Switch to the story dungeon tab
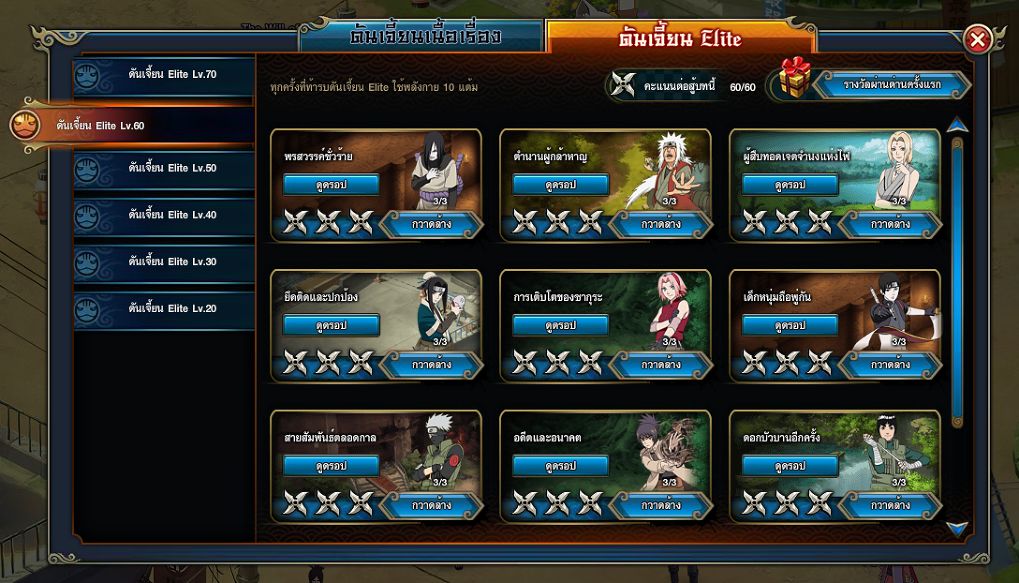 point(425,38)
